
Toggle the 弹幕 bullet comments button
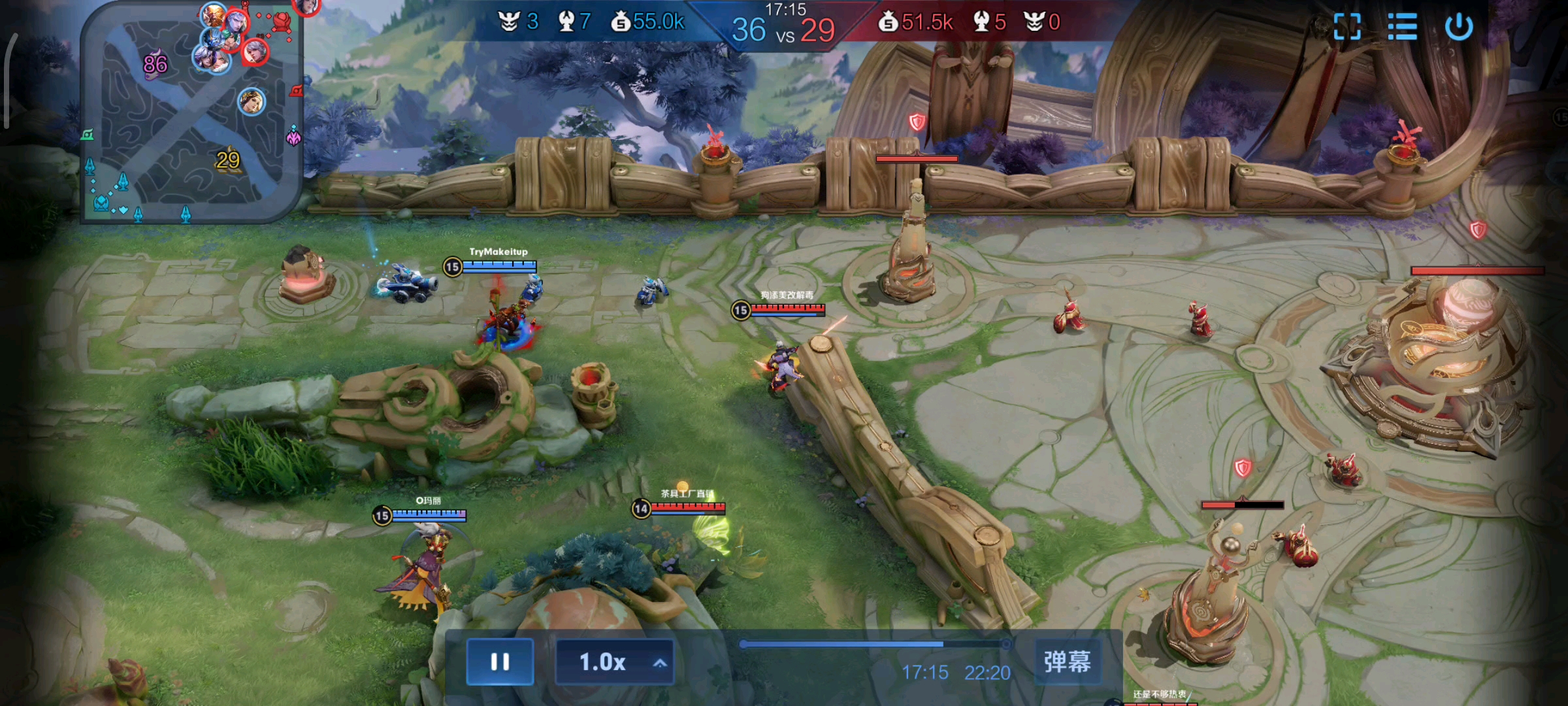(x=1067, y=662)
